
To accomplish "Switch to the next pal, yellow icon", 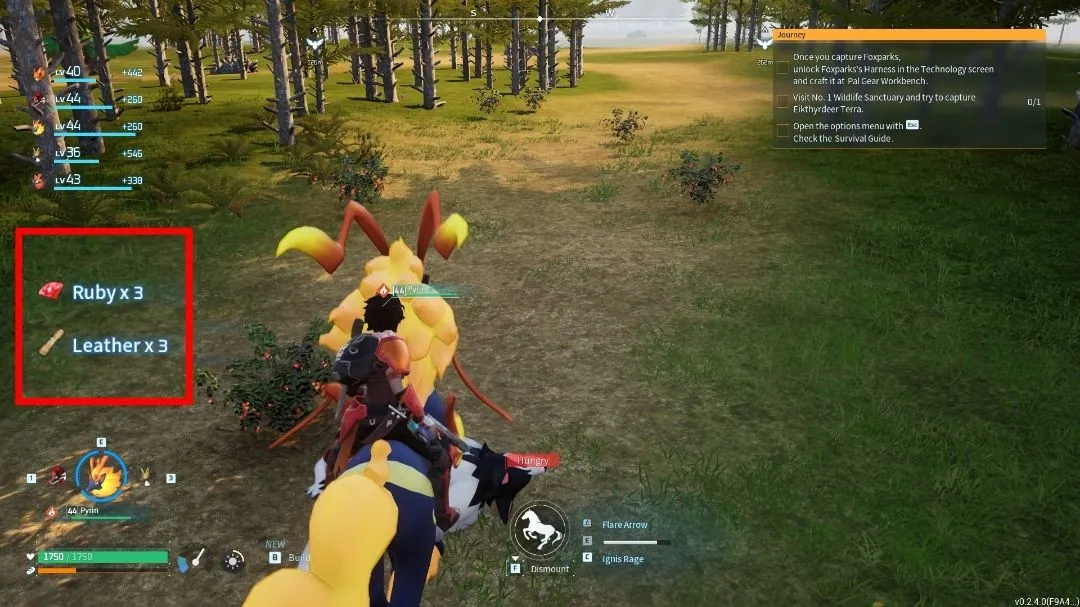I will click(146, 477).
